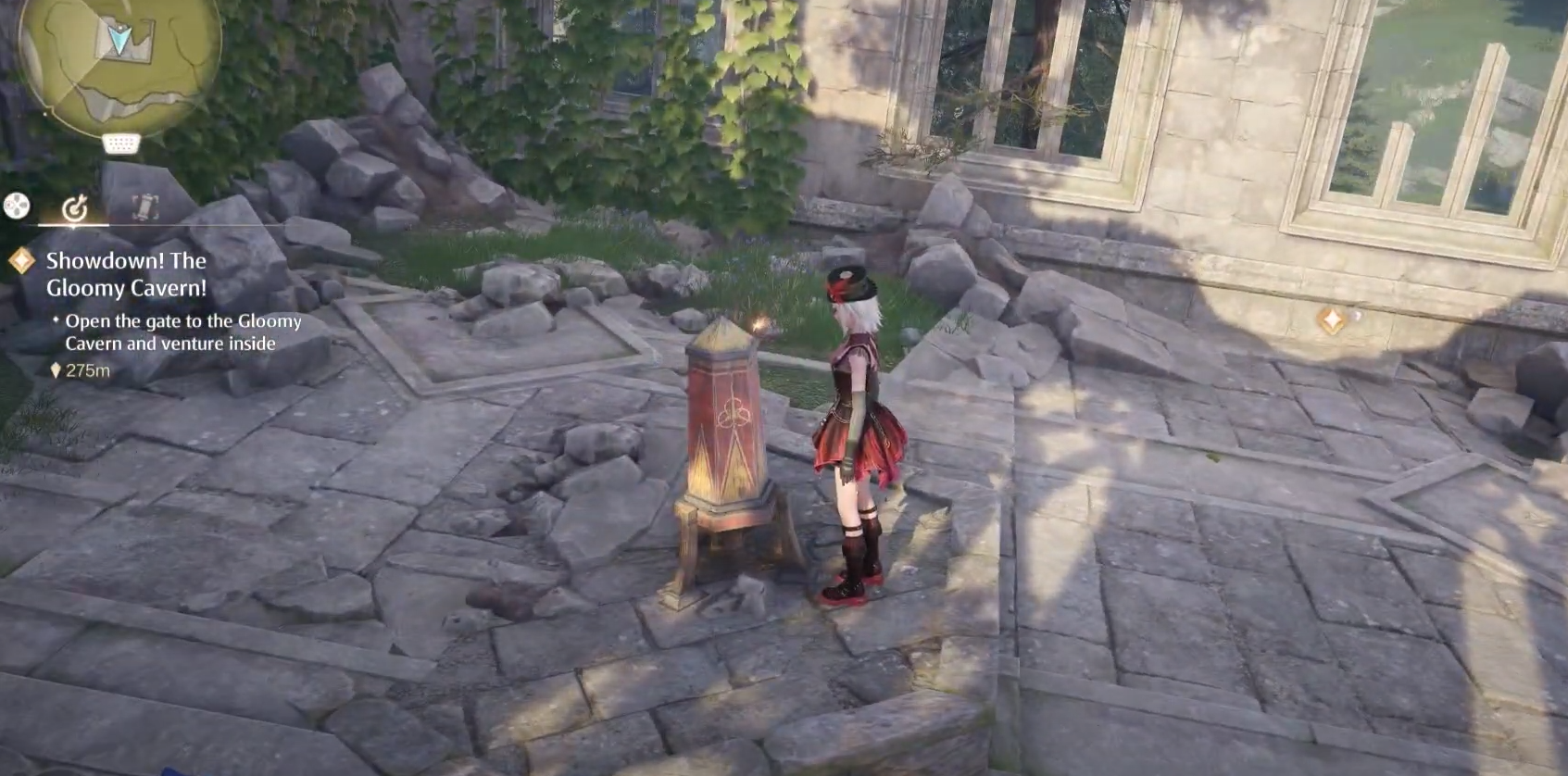The width and height of the screenshot is (1568, 776).
Task: Switch to the framed scroll tracker tab
Action: tap(144, 207)
